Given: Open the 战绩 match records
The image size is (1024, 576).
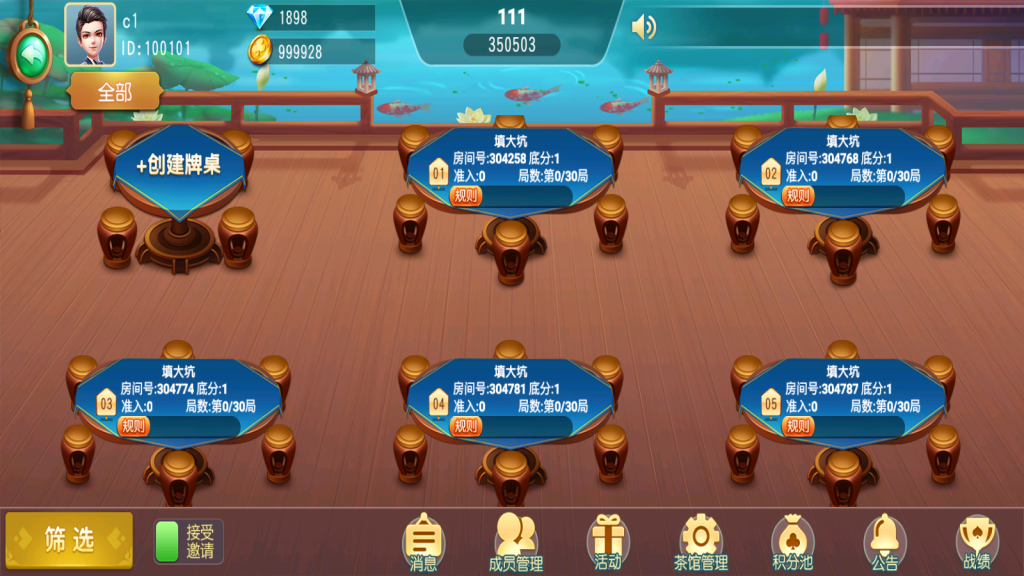Looking at the screenshot, I should pyautogui.click(x=976, y=543).
